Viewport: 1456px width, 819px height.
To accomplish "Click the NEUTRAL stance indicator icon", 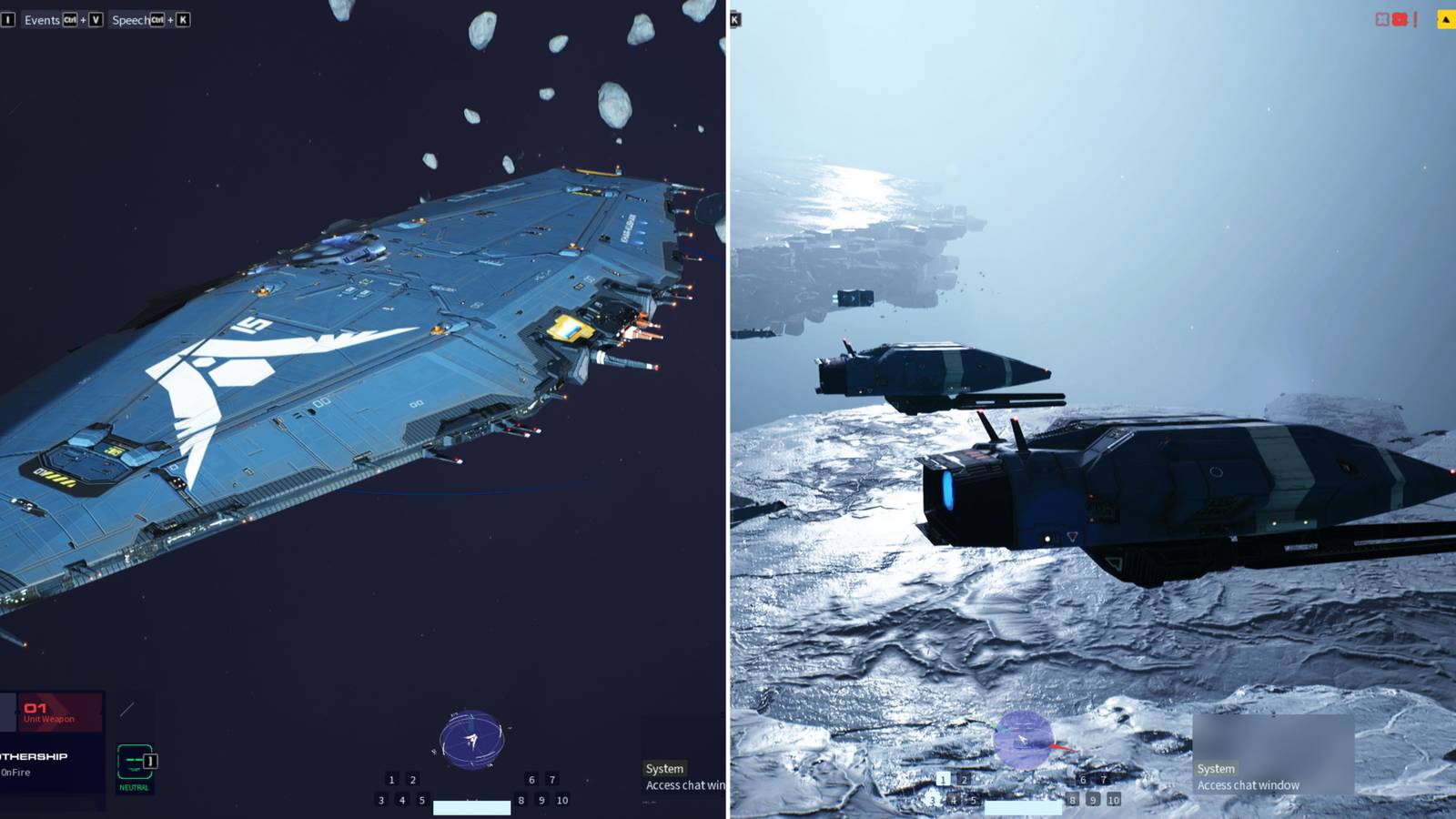I will click(135, 762).
